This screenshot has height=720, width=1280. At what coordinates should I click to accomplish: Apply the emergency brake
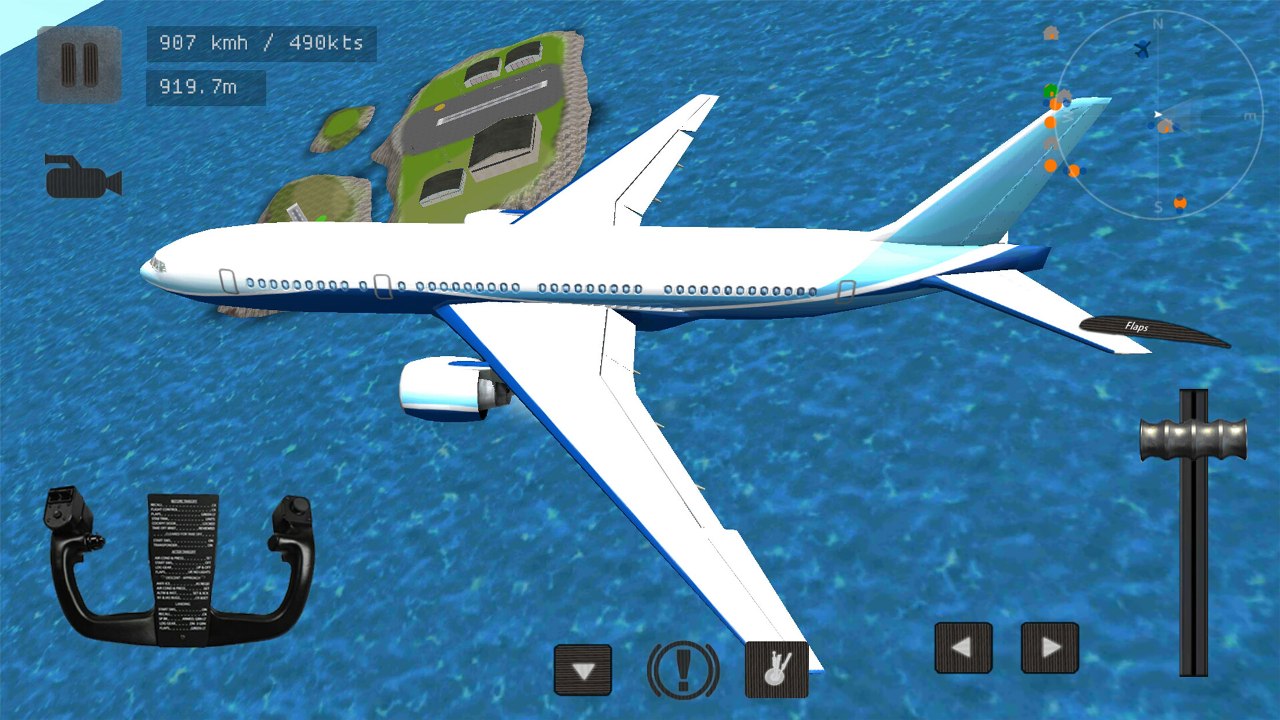[684, 670]
